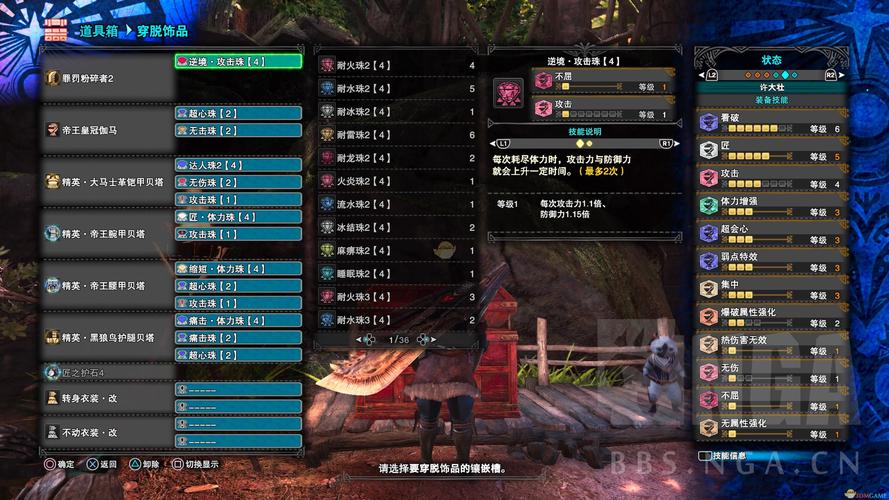Pick 火炎珠1 from the decoration list
Screen dimensions: 889x500
point(397,181)
